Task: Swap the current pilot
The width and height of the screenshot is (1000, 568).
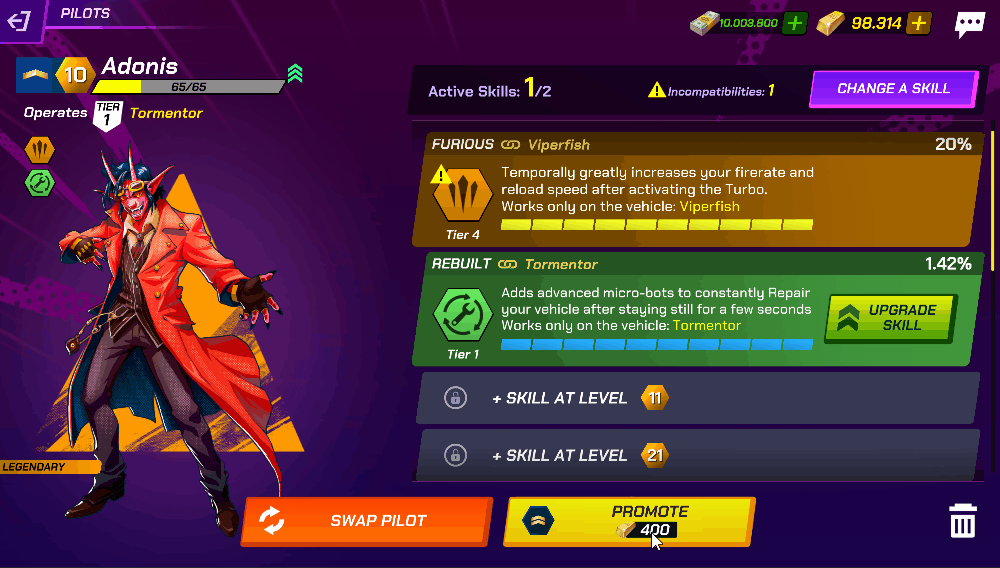Action: click(366, 521)
